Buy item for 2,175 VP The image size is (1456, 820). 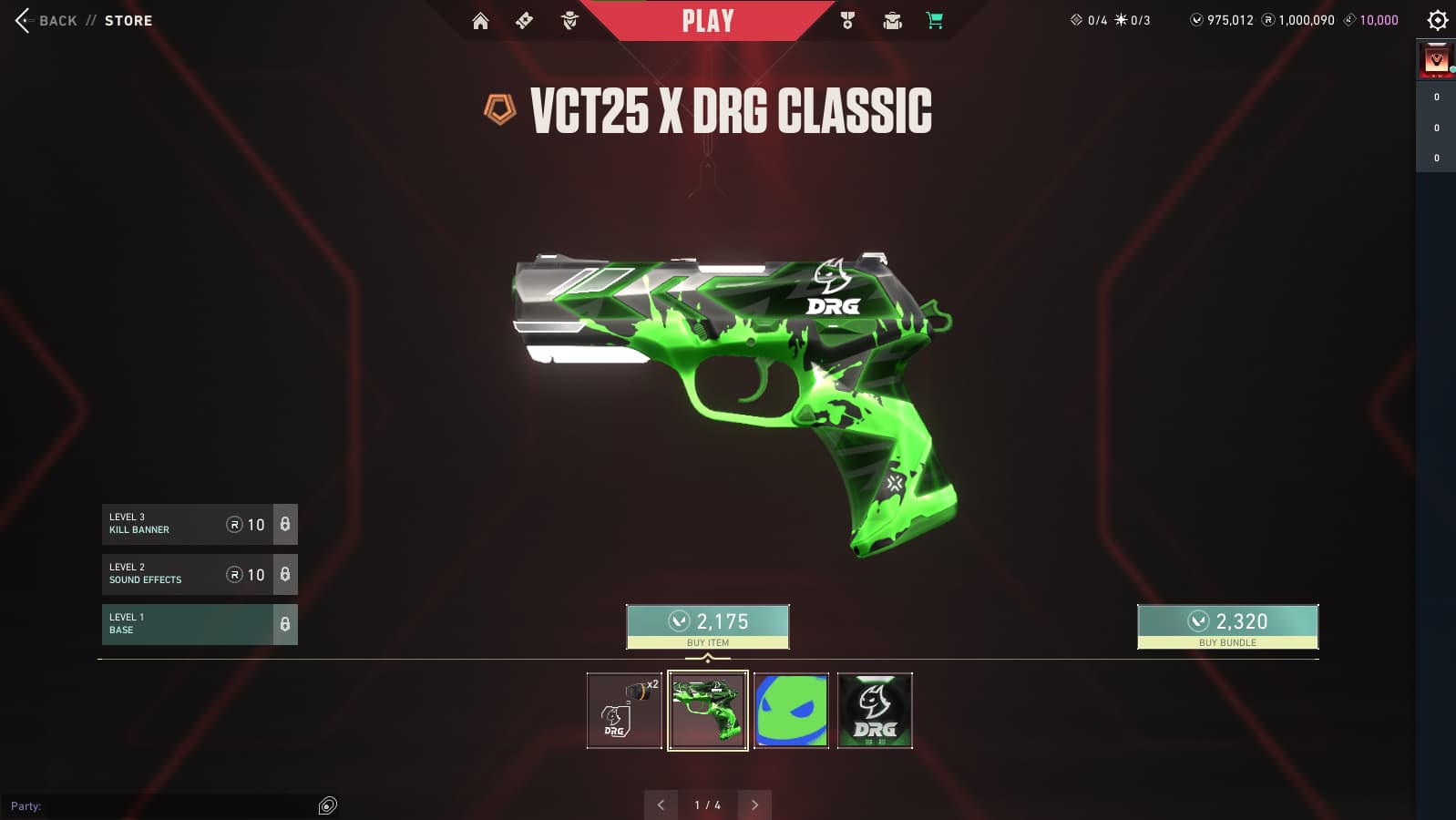pyautogui.click(x=708, y=627)
